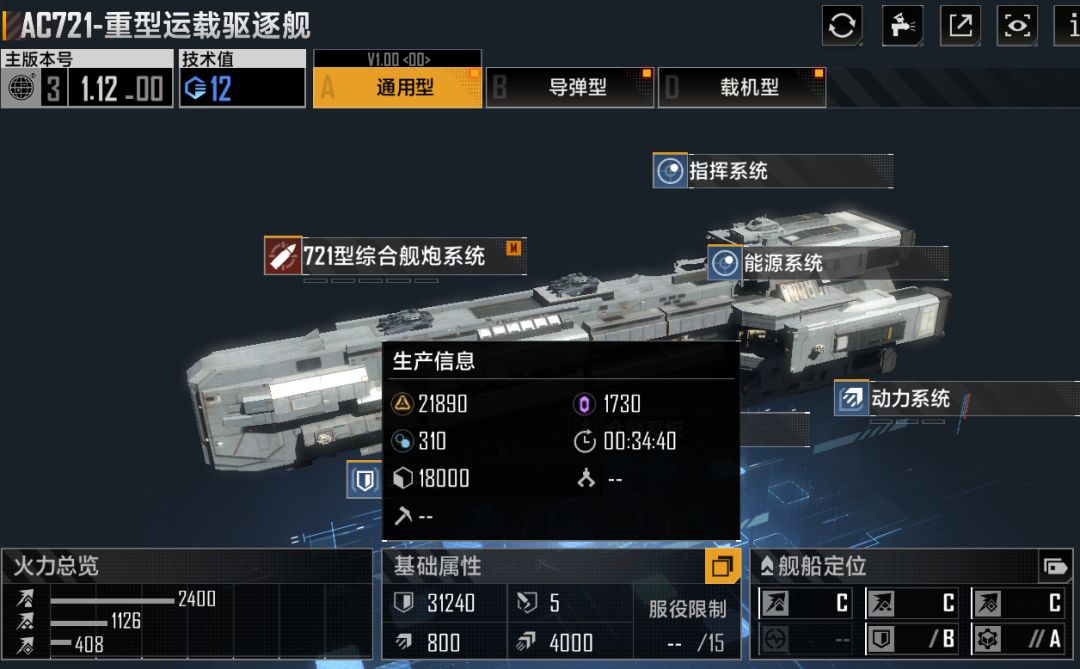This screenshot has height=669, width=1080.
Task: Select the 导弹型 variant tab
Action: pyautogui.click(x=570, y=87)
